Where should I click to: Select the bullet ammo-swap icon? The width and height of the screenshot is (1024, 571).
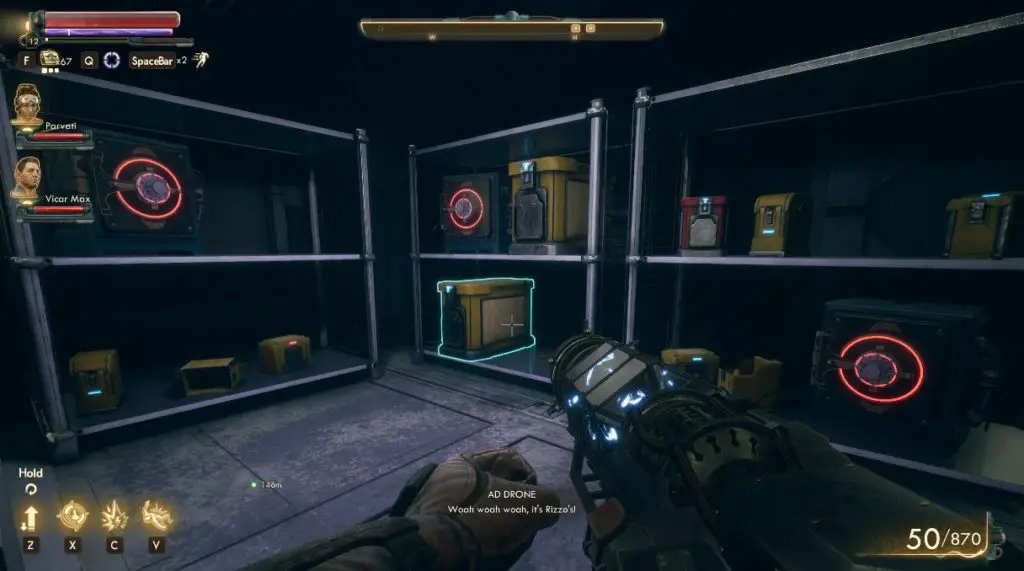29,518
